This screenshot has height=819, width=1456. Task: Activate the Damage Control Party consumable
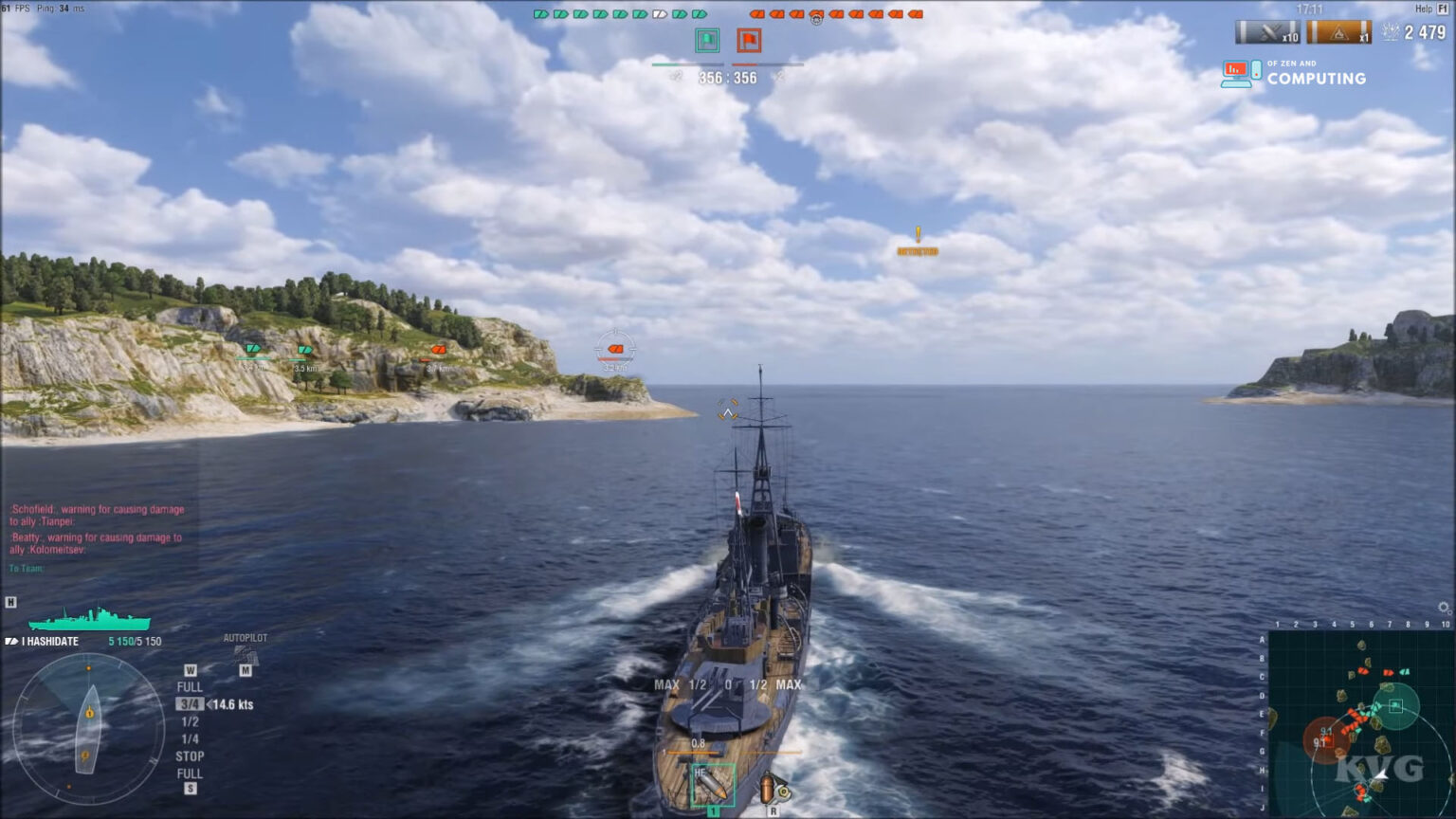(773, 789)
